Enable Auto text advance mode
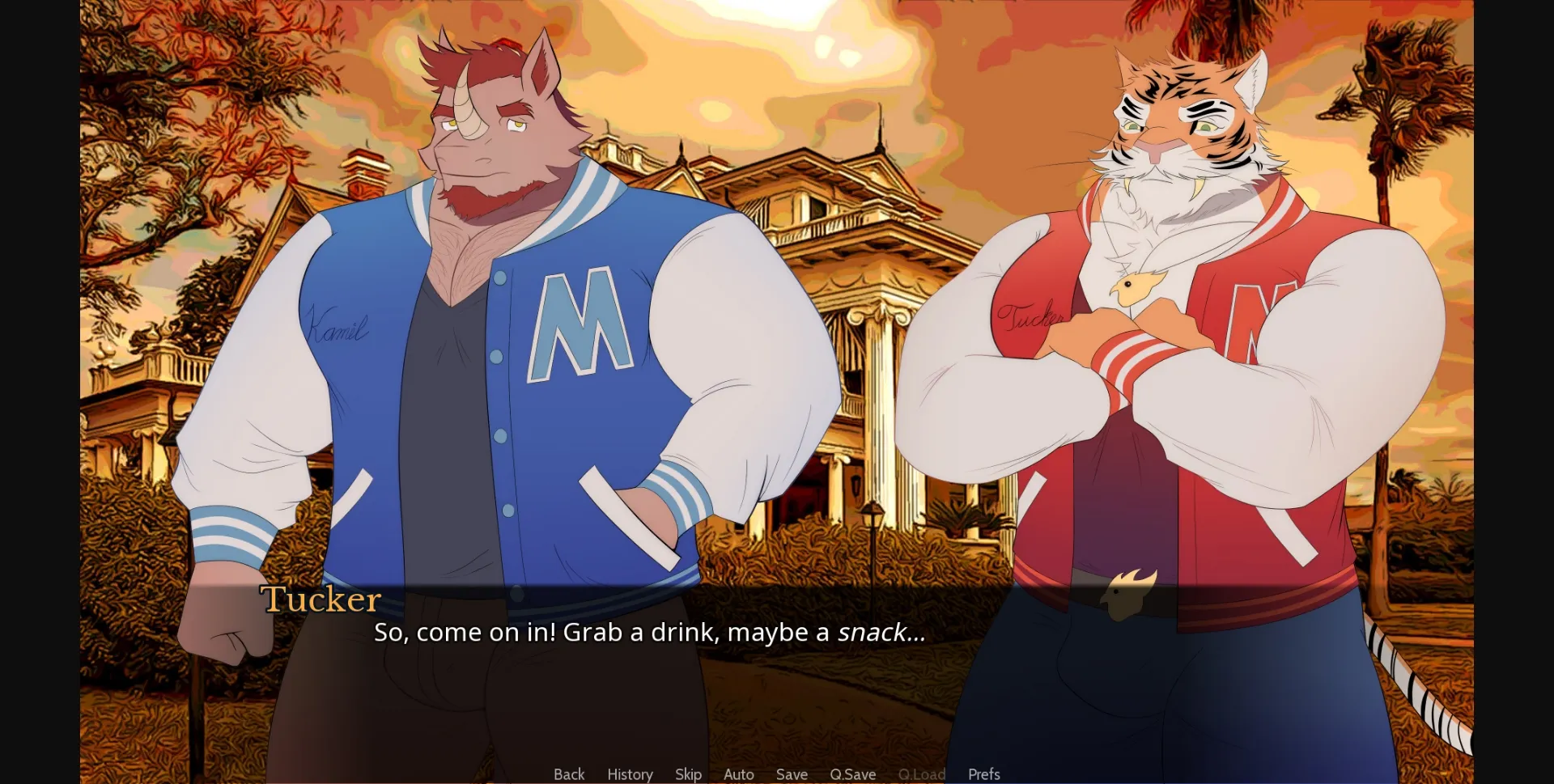The width and height of the screenshot is (1554, 784). [x=738, y=774]
